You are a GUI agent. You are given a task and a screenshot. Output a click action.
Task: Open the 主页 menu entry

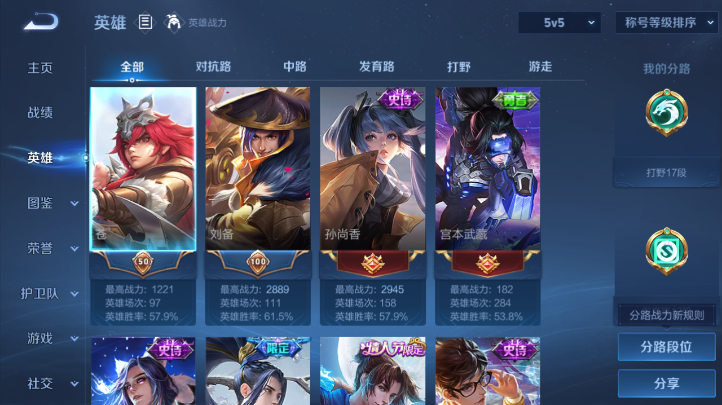40,68
